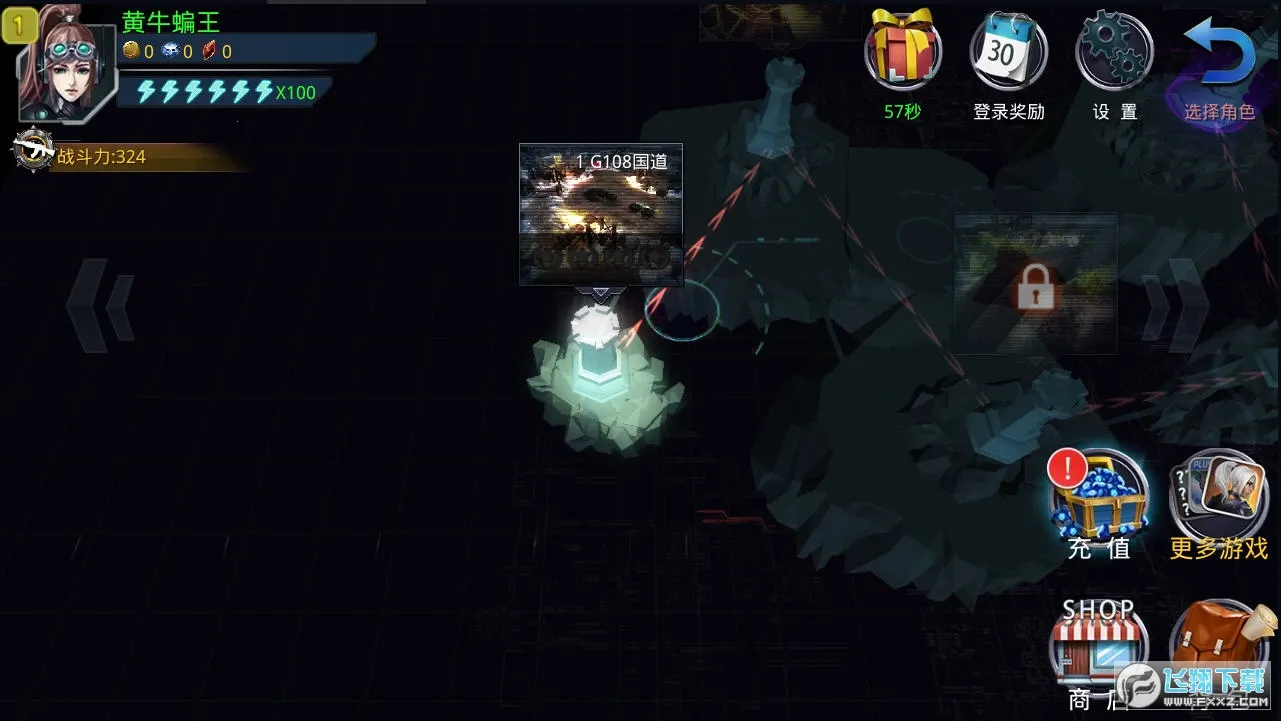Select the G108国道 stage thumbnail
1281x721 pixels.
(x=601, y=214)
